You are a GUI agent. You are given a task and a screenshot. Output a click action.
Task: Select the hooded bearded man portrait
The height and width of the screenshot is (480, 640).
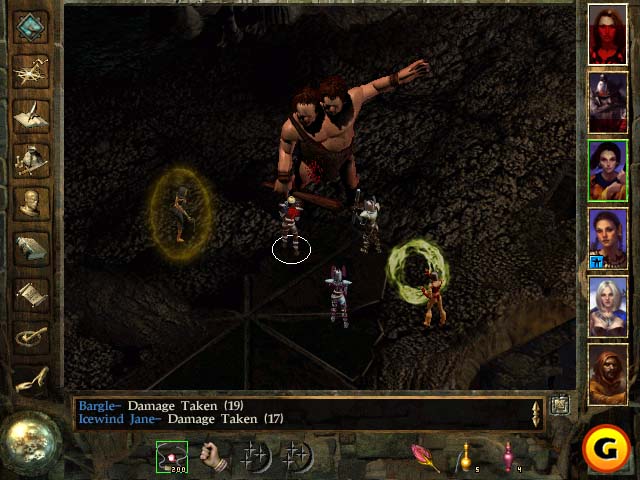tap(607, 372)
